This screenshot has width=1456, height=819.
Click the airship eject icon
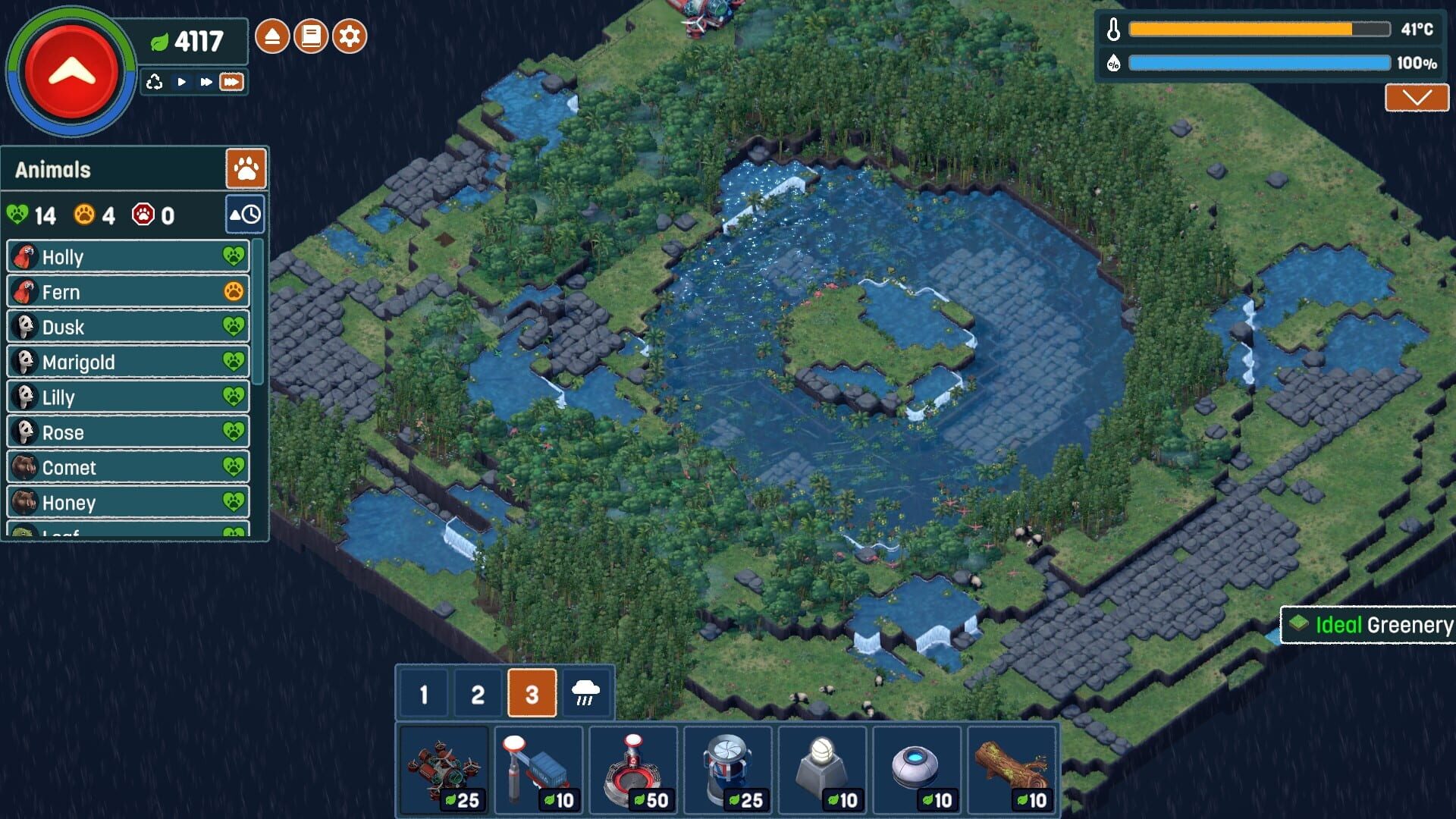click(x=273, y=34)
